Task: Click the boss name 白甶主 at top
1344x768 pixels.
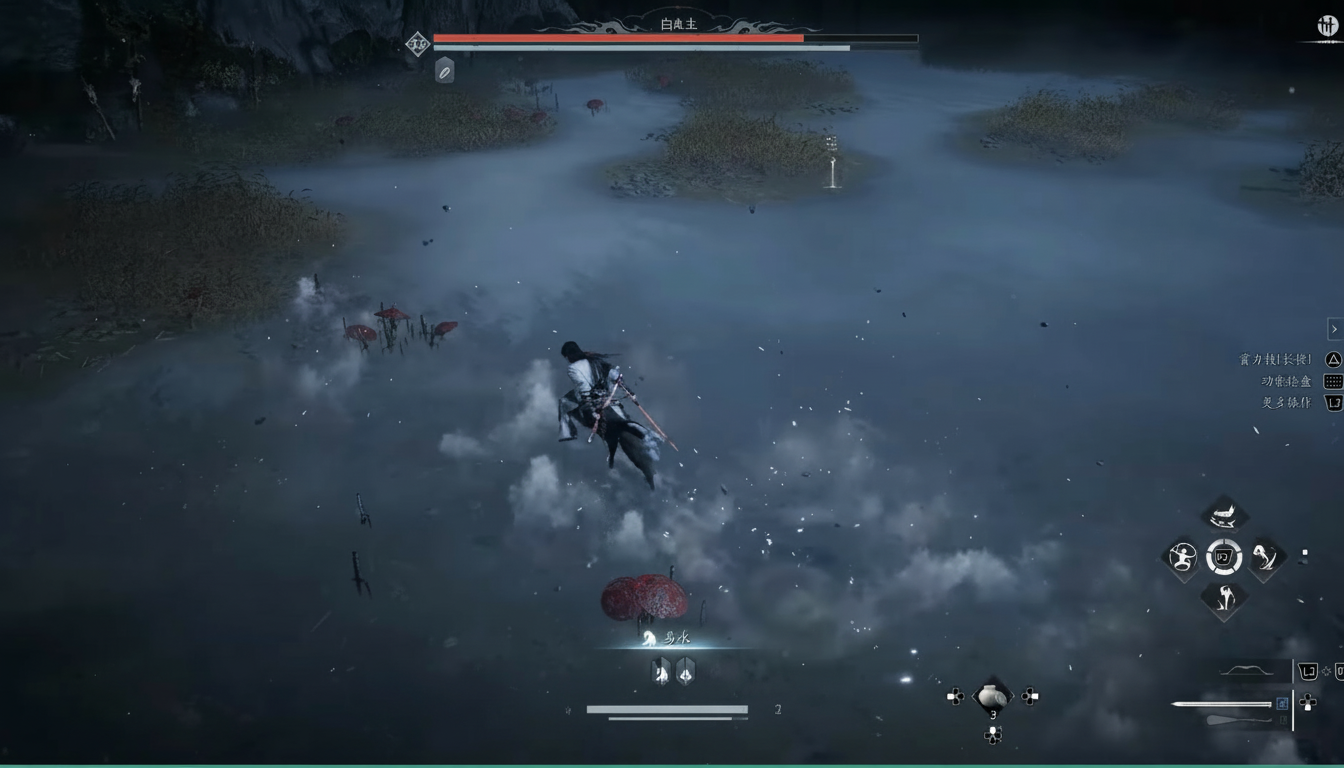Action: click(677, 23)
